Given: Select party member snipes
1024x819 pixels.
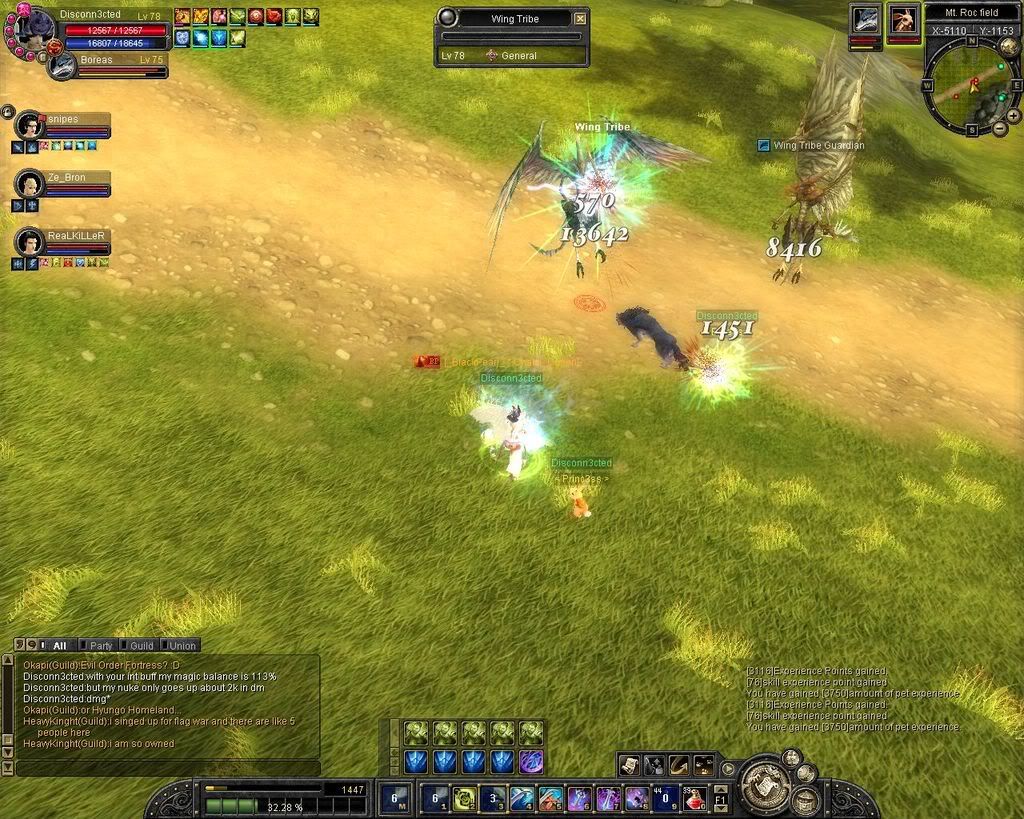Looking at the screenshot, I should pyautogui.click(x=30, y=126).
